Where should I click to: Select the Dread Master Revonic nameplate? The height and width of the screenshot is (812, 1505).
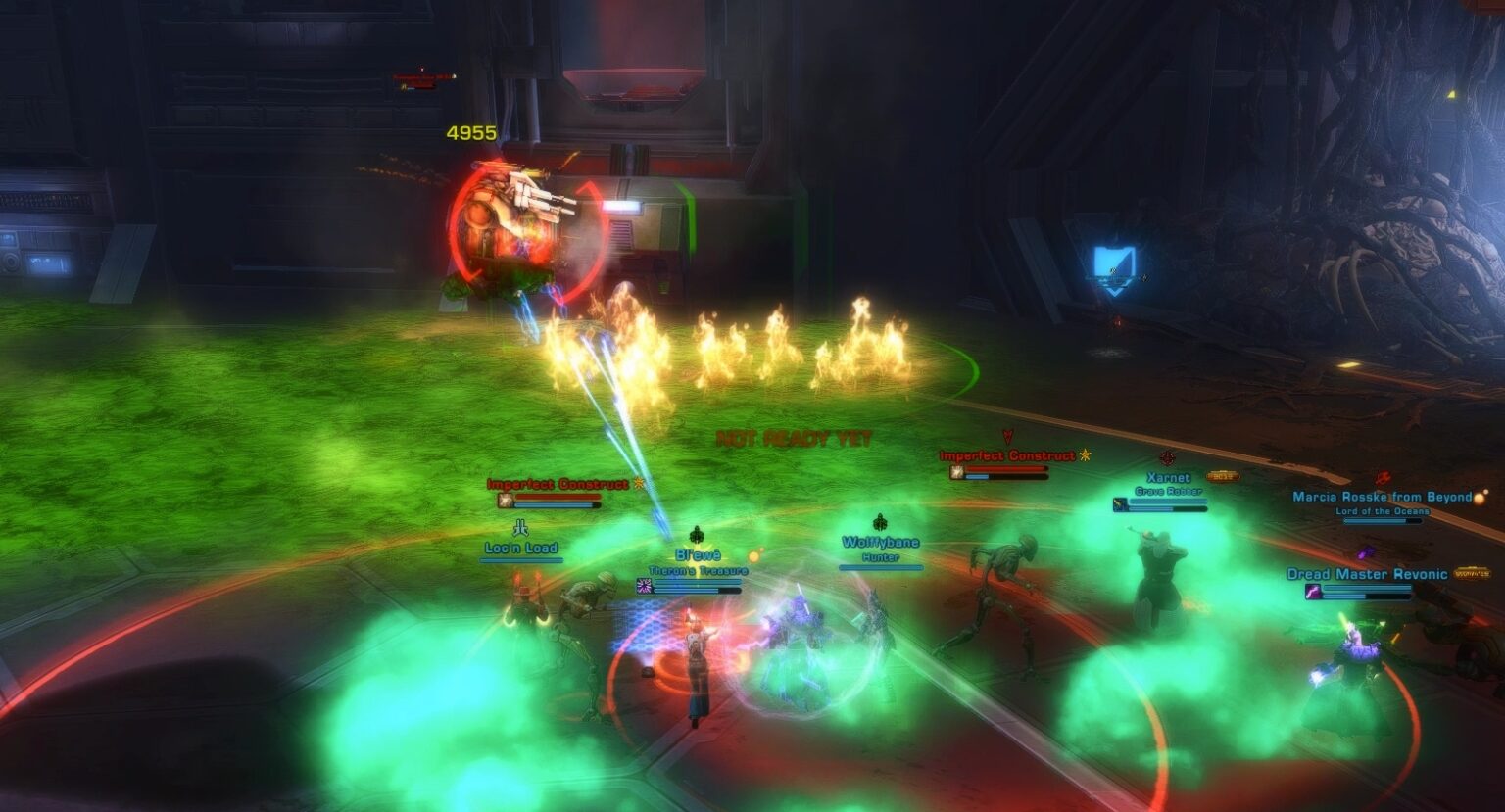point(1367,574)
